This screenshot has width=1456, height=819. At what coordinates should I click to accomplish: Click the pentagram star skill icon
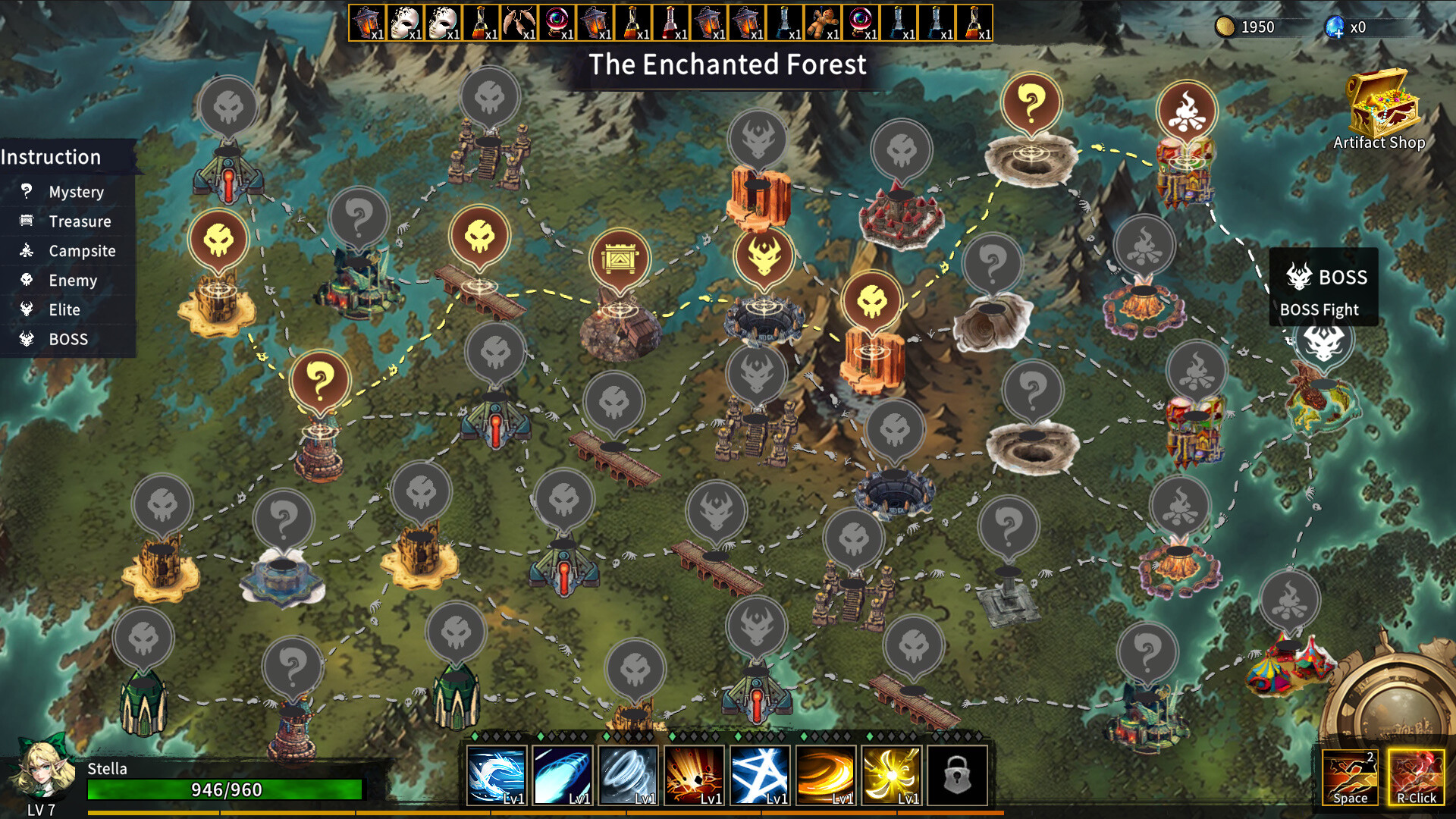click(758, 773)
